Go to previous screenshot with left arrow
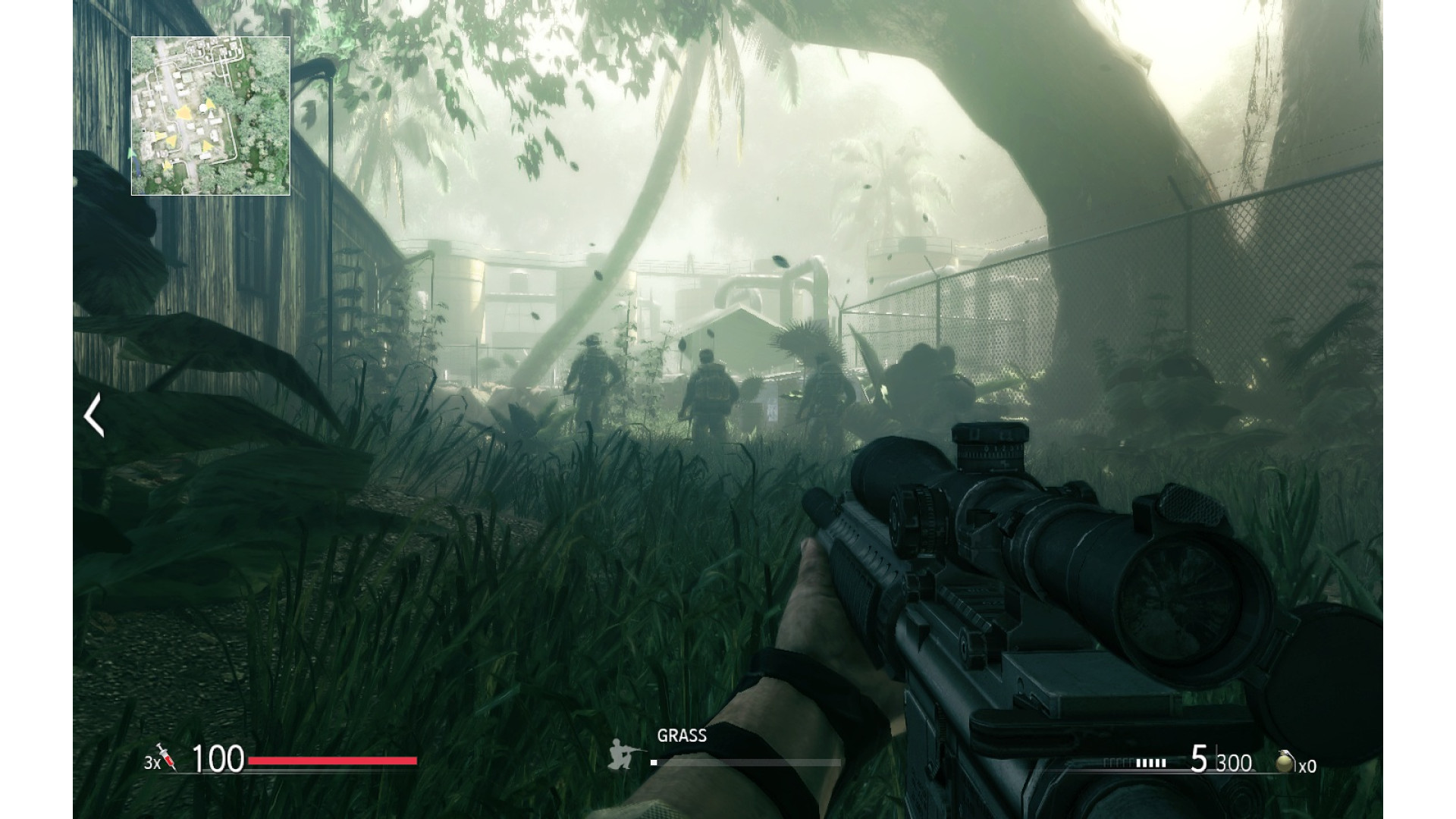The image size is (1456, 819). click(x=94, y=415)
